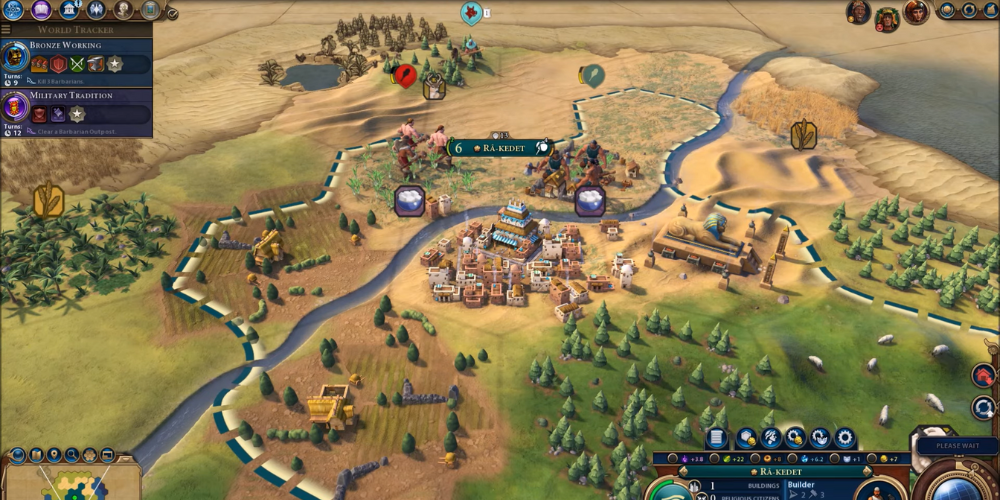Viewport: 1000px width, 500px height.
Task: Open the Civics tree (book icon)
Action: click(x=42, y=10)
